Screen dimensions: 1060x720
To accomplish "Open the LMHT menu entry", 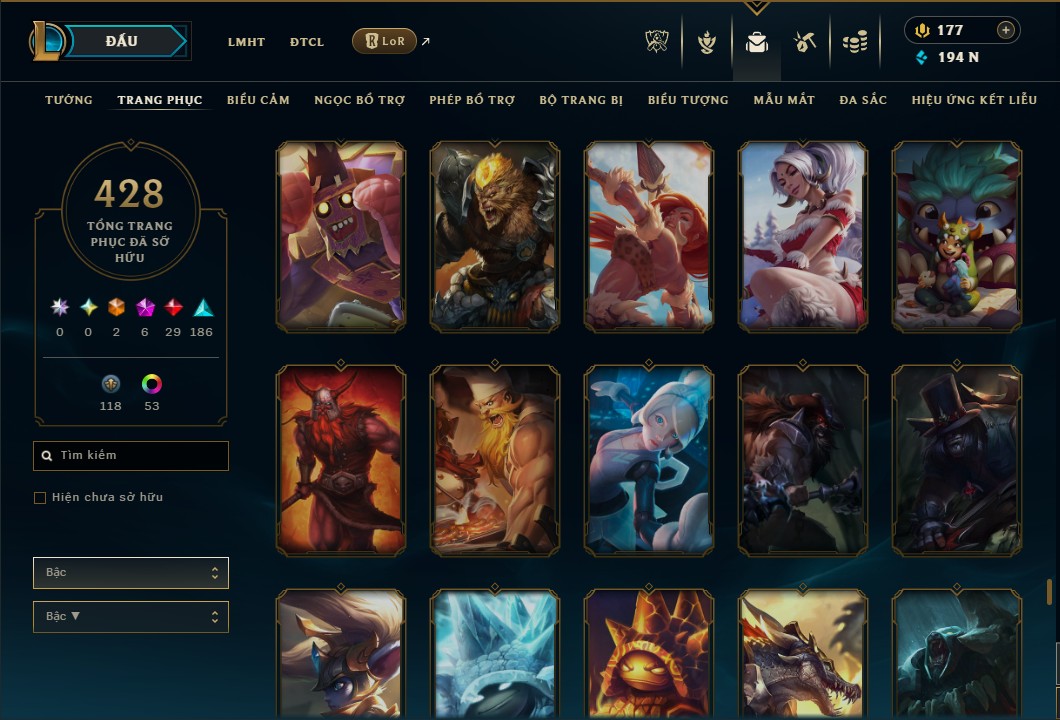I will [x=246, y=42].
